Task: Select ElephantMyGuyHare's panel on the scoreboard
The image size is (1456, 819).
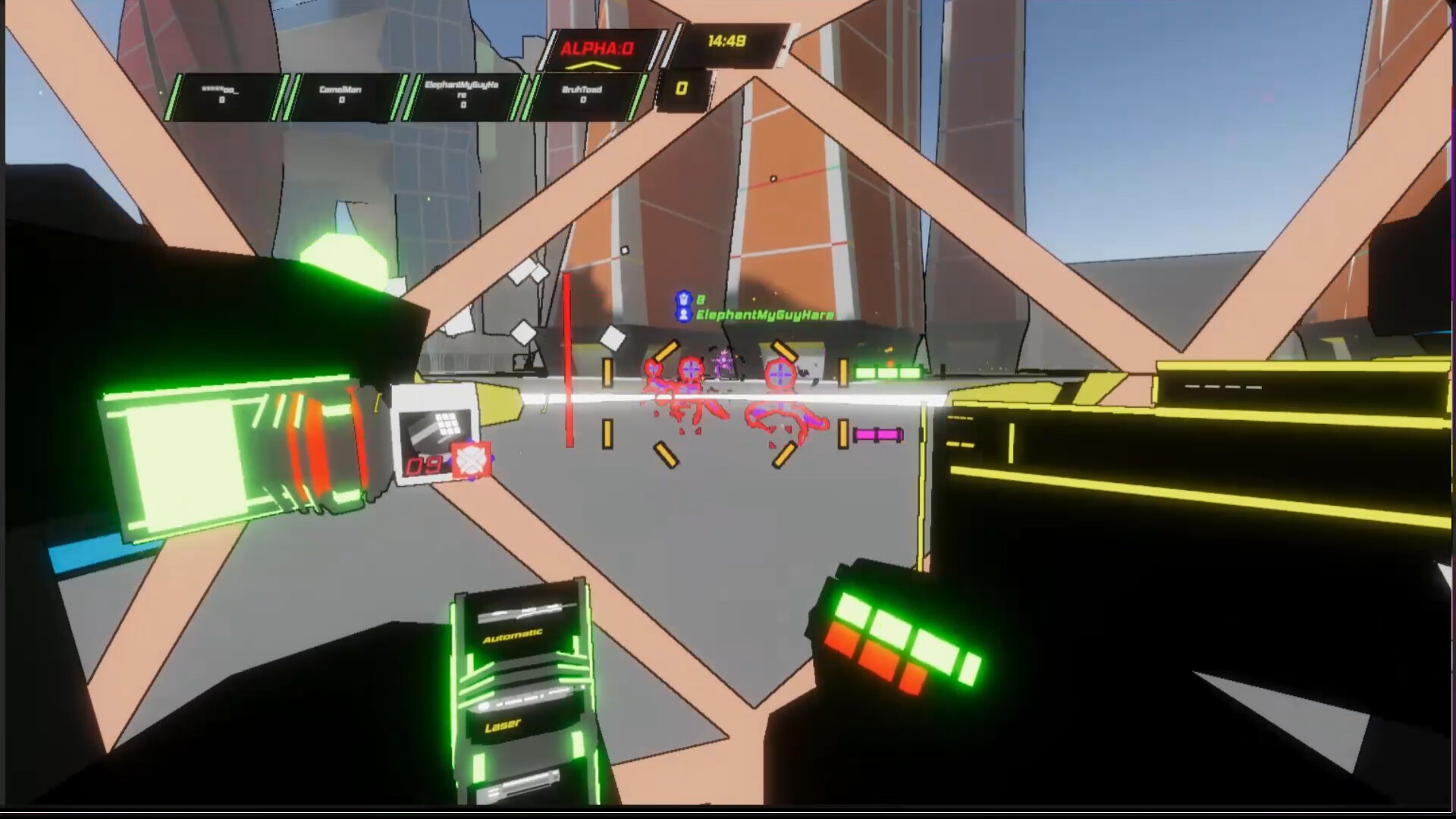Action: click(x=463, y=95)
